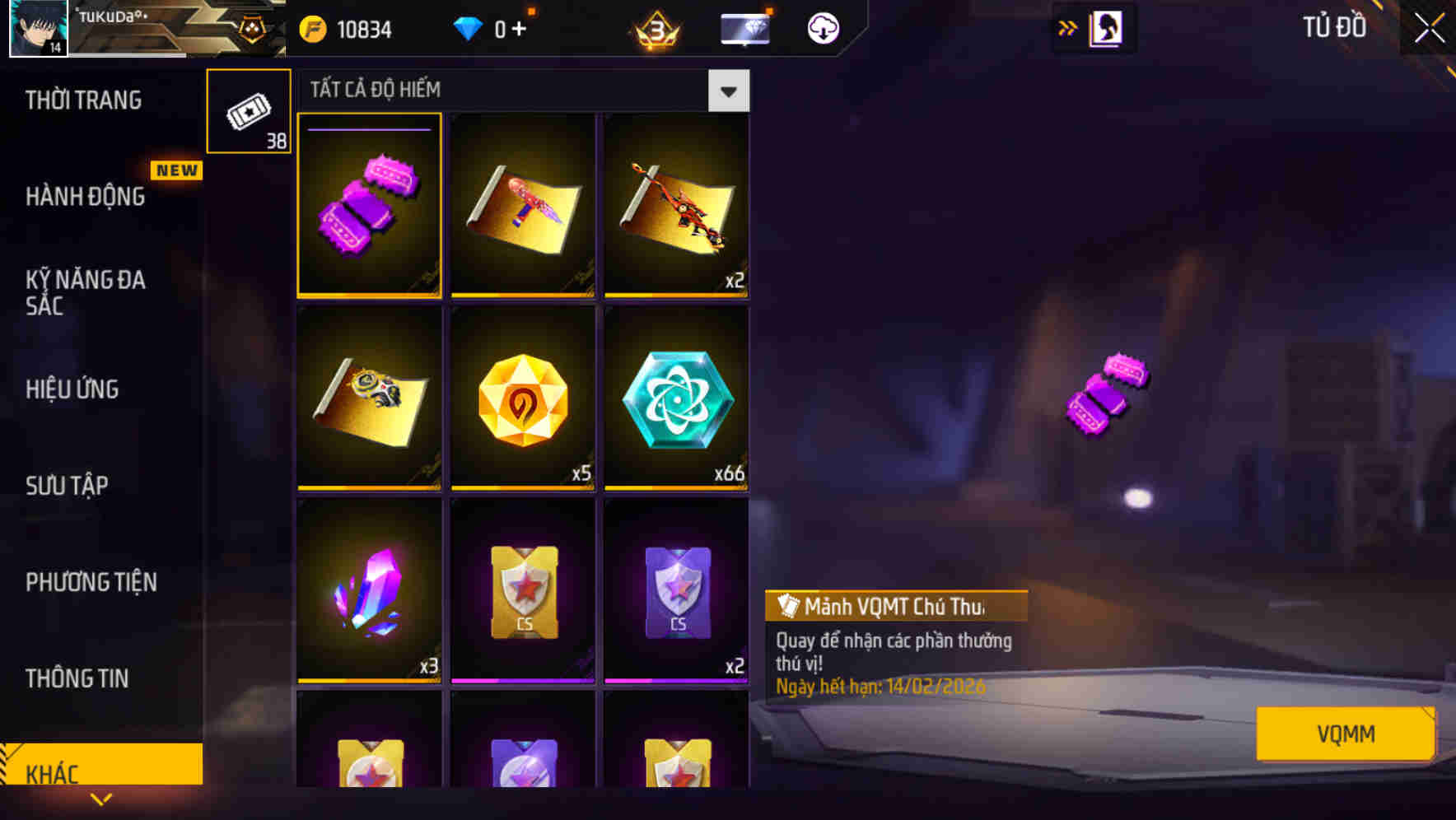Screen dimensions: 1456x820
Task: Click the level 3 crown rank badge
Action: (655, 27)
